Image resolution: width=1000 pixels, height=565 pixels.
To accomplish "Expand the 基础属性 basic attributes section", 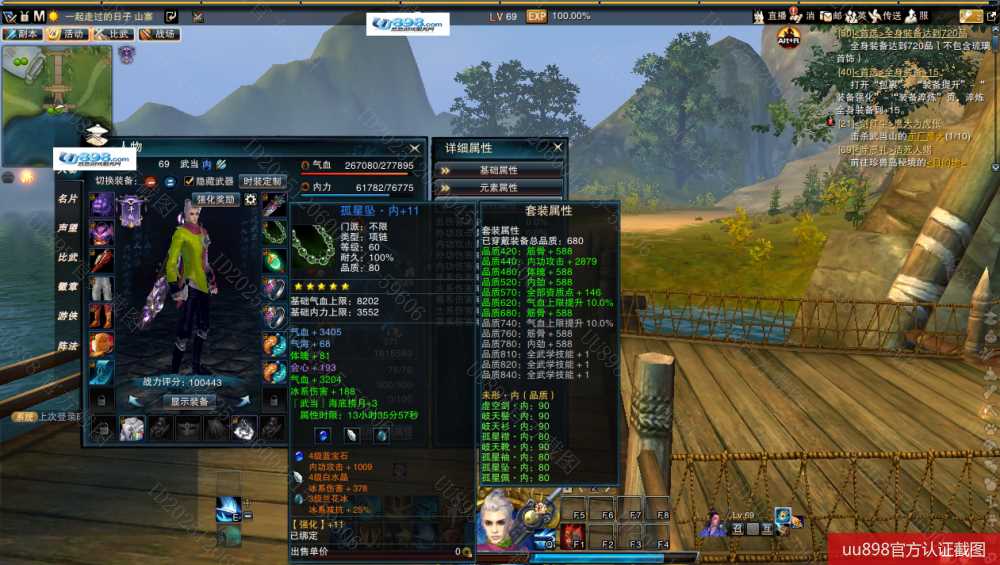I will point(498,170).
